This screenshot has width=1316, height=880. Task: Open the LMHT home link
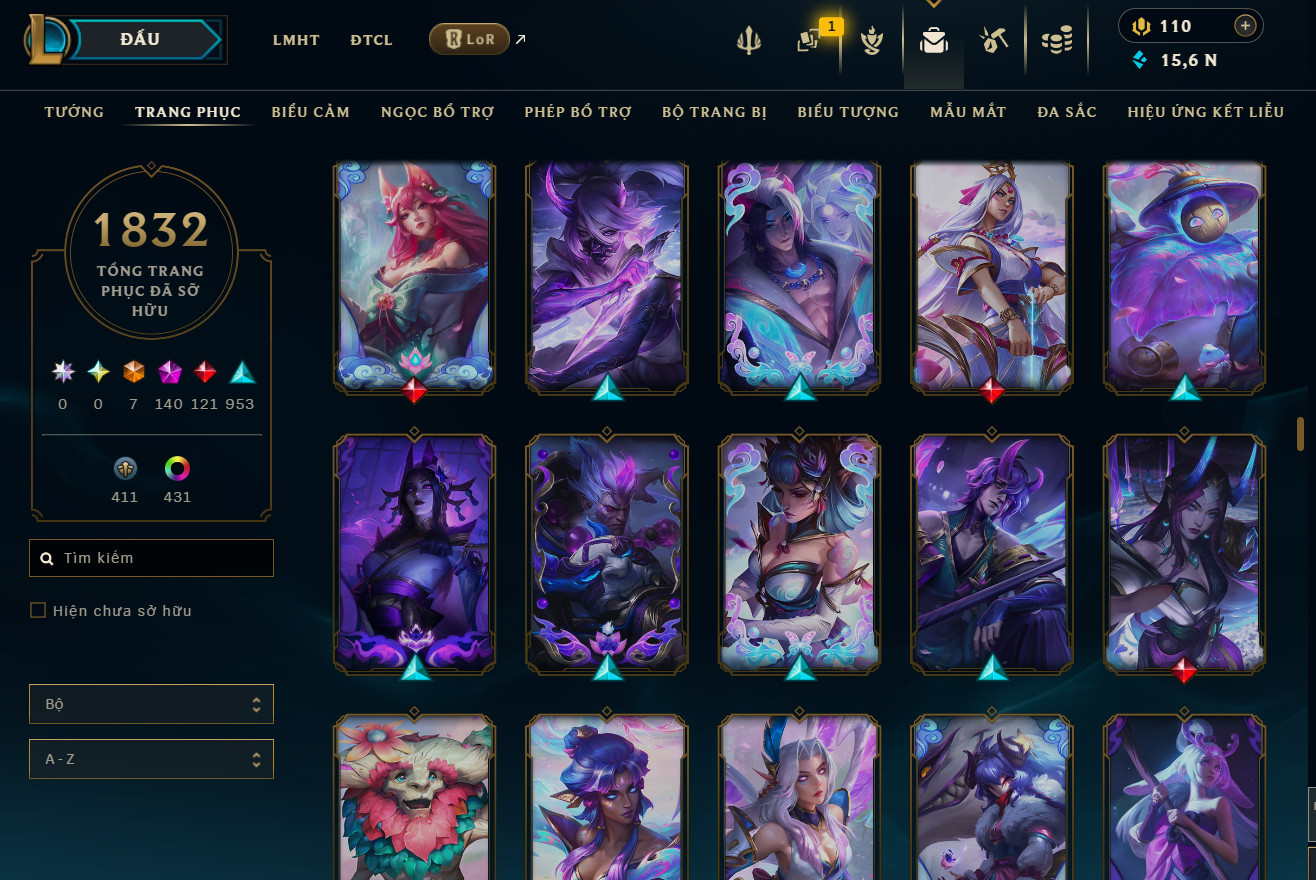coord(296,40)
